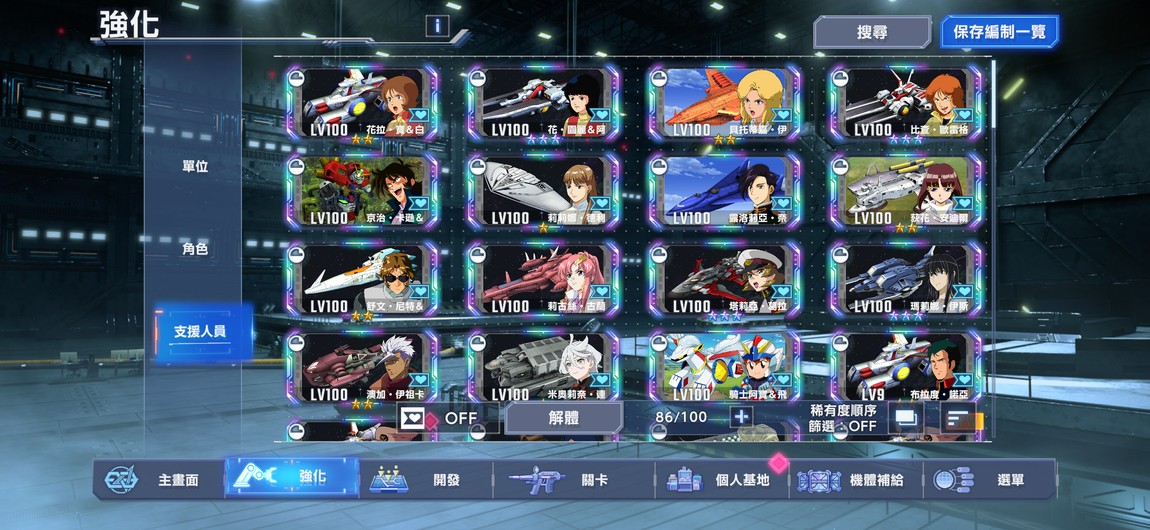This screenshot has height=530, width=1150.
Task: Go to 主畫面 main screen
Action: 160,480
